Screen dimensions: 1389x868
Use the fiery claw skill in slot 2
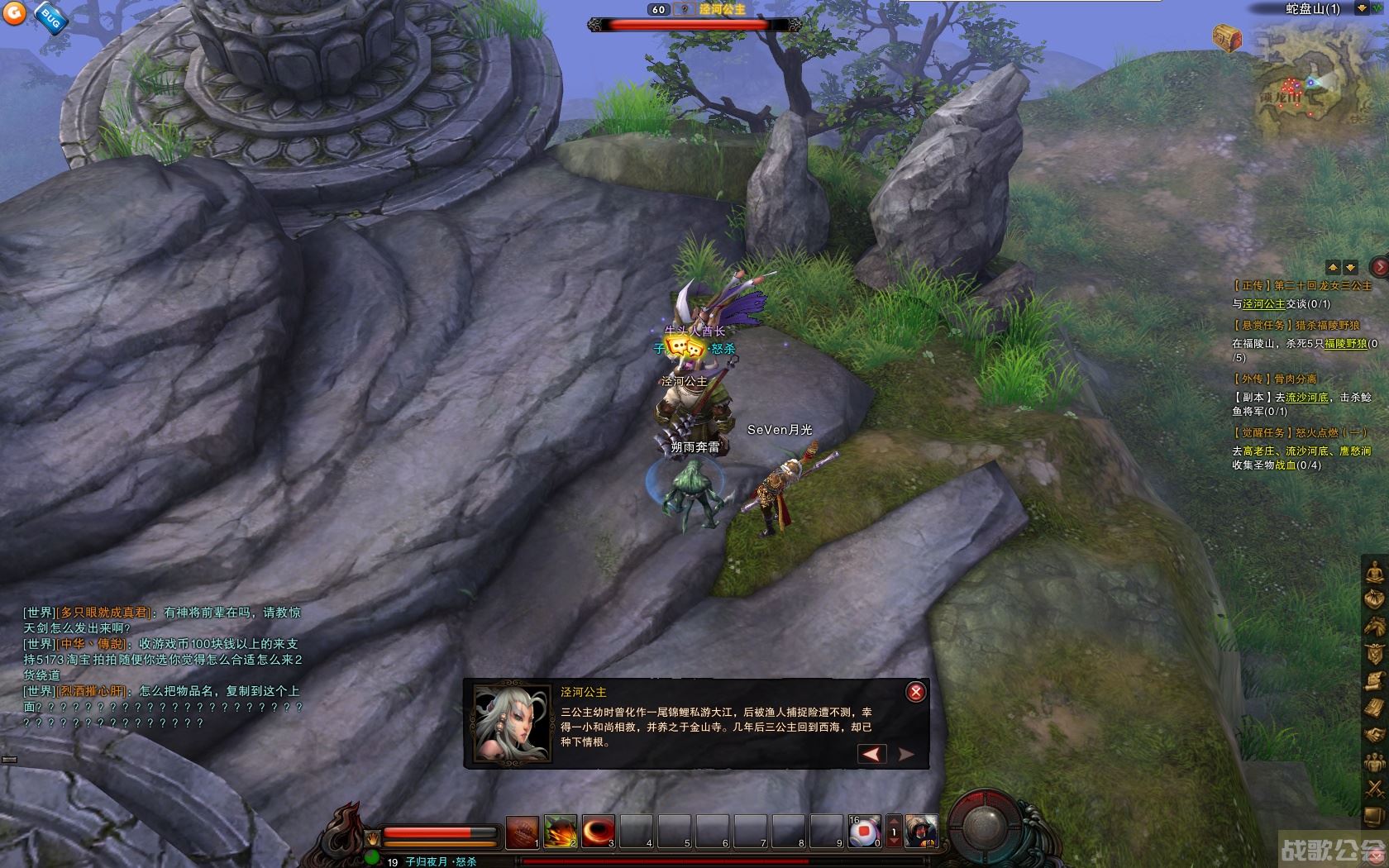click(x=560, y=832)
